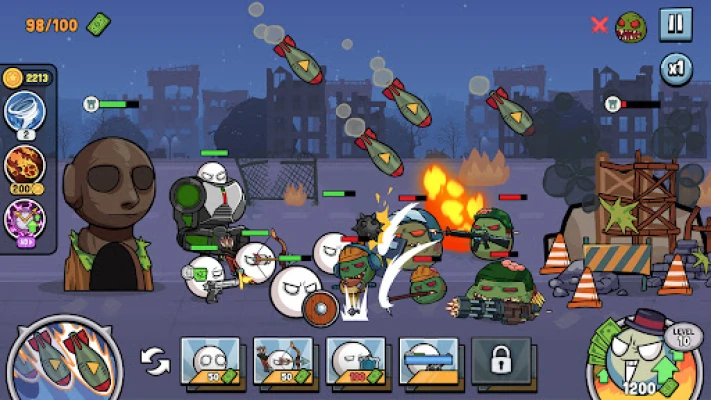Launch the bomb airstrike ability

coord(64,359)
